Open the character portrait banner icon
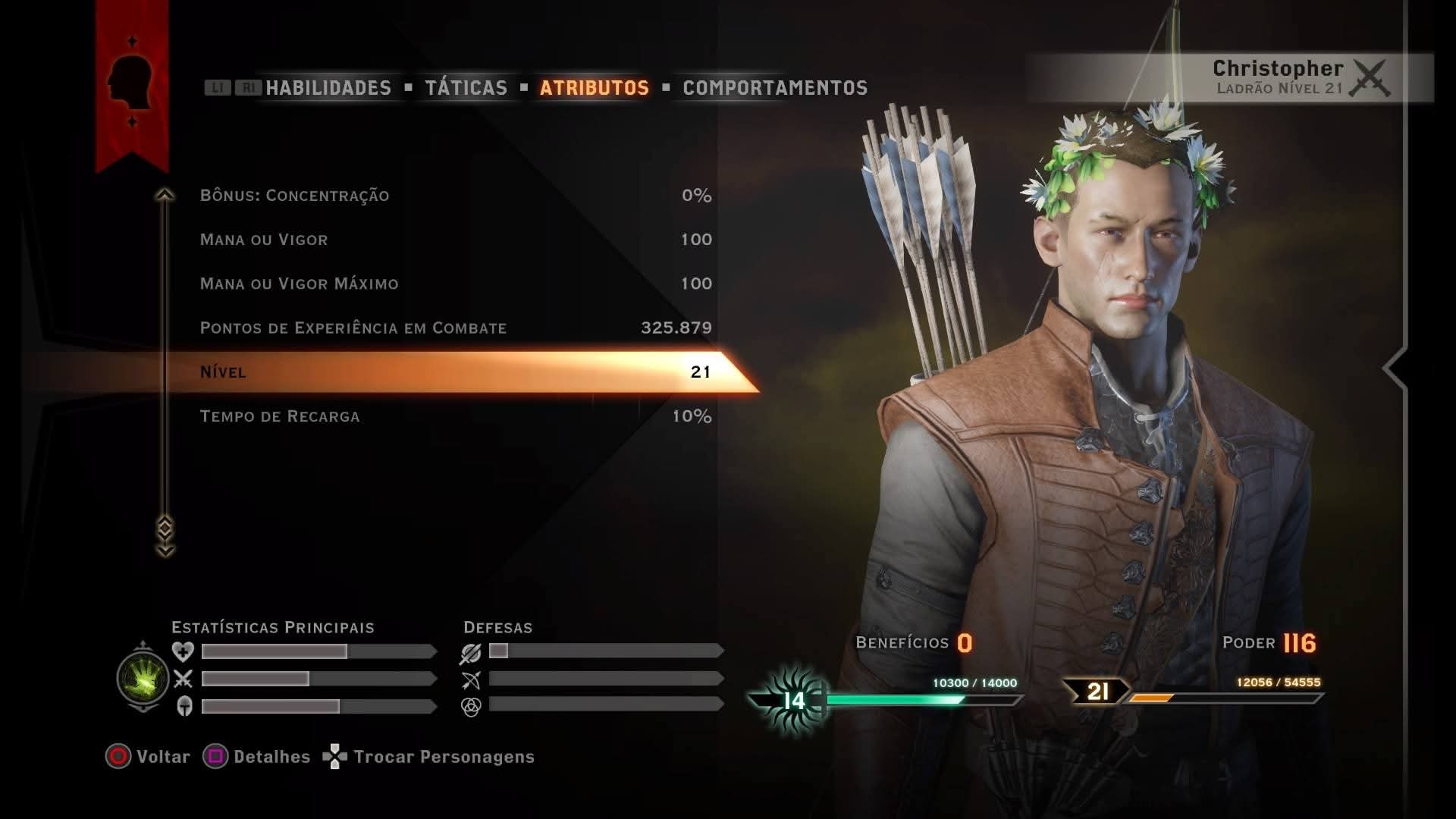Image resolution: width=1456 pixels, height=819 pixels. coord(131,81)
